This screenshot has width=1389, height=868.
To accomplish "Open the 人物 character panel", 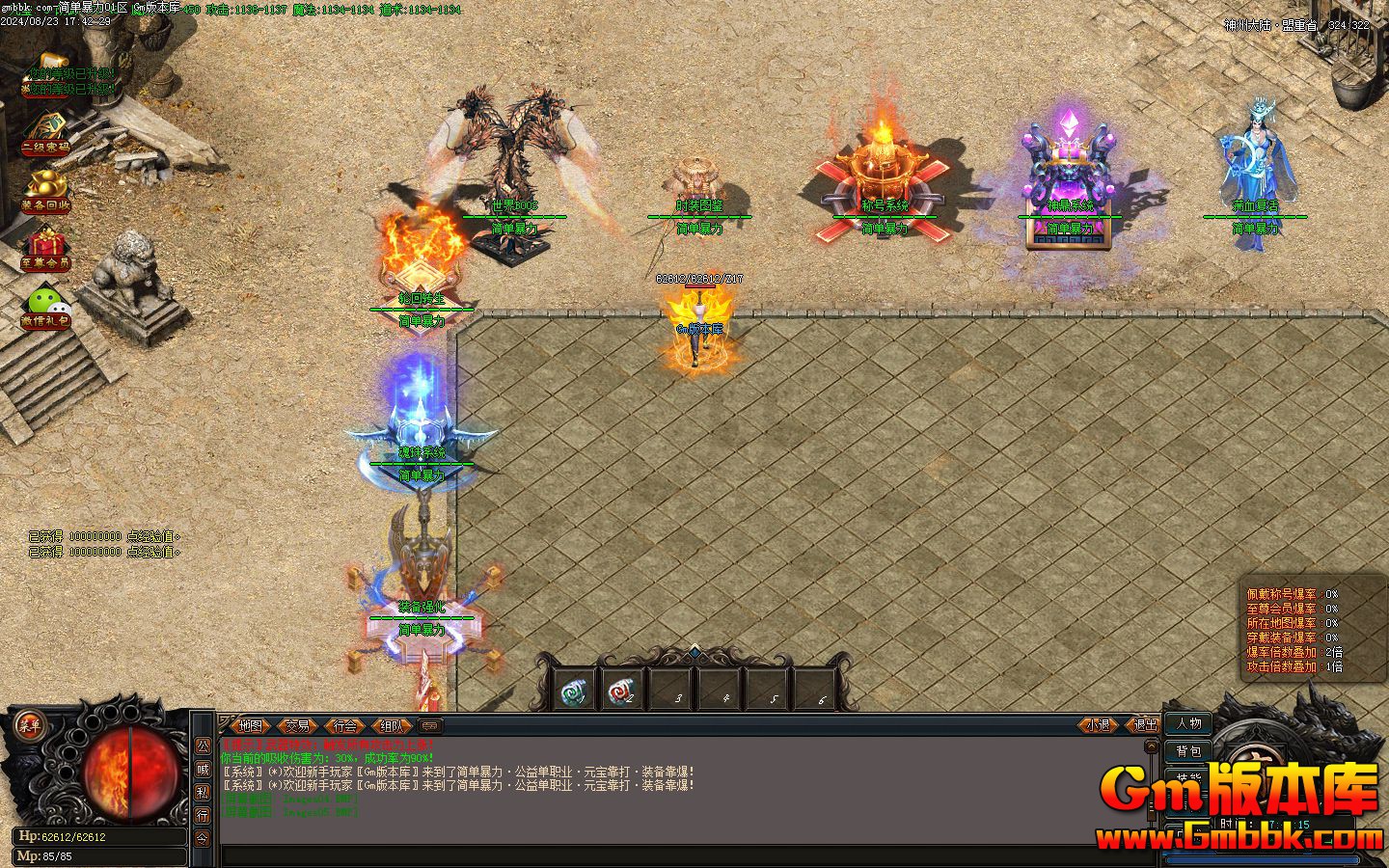I will [1188, 723].
